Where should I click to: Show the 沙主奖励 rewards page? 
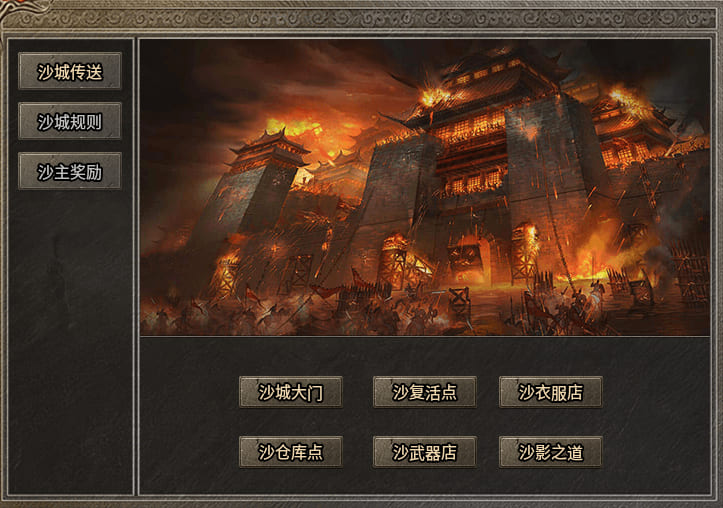pos(70,171)
